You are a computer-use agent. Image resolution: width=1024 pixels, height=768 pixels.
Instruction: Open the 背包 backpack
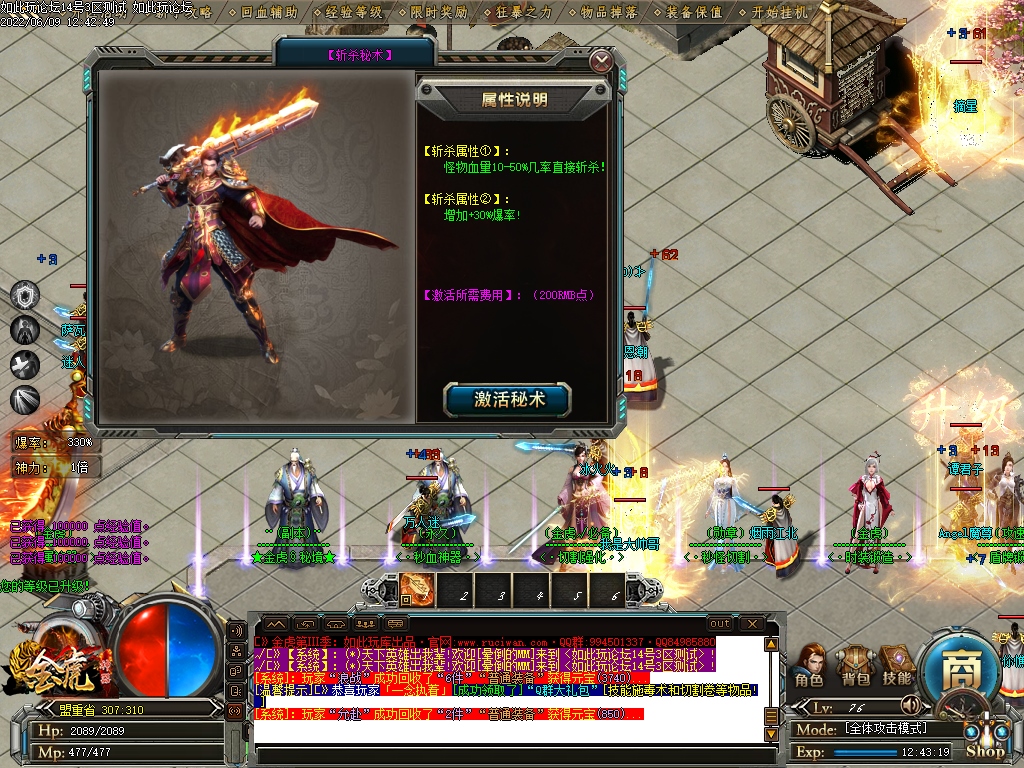pos(853,667)
